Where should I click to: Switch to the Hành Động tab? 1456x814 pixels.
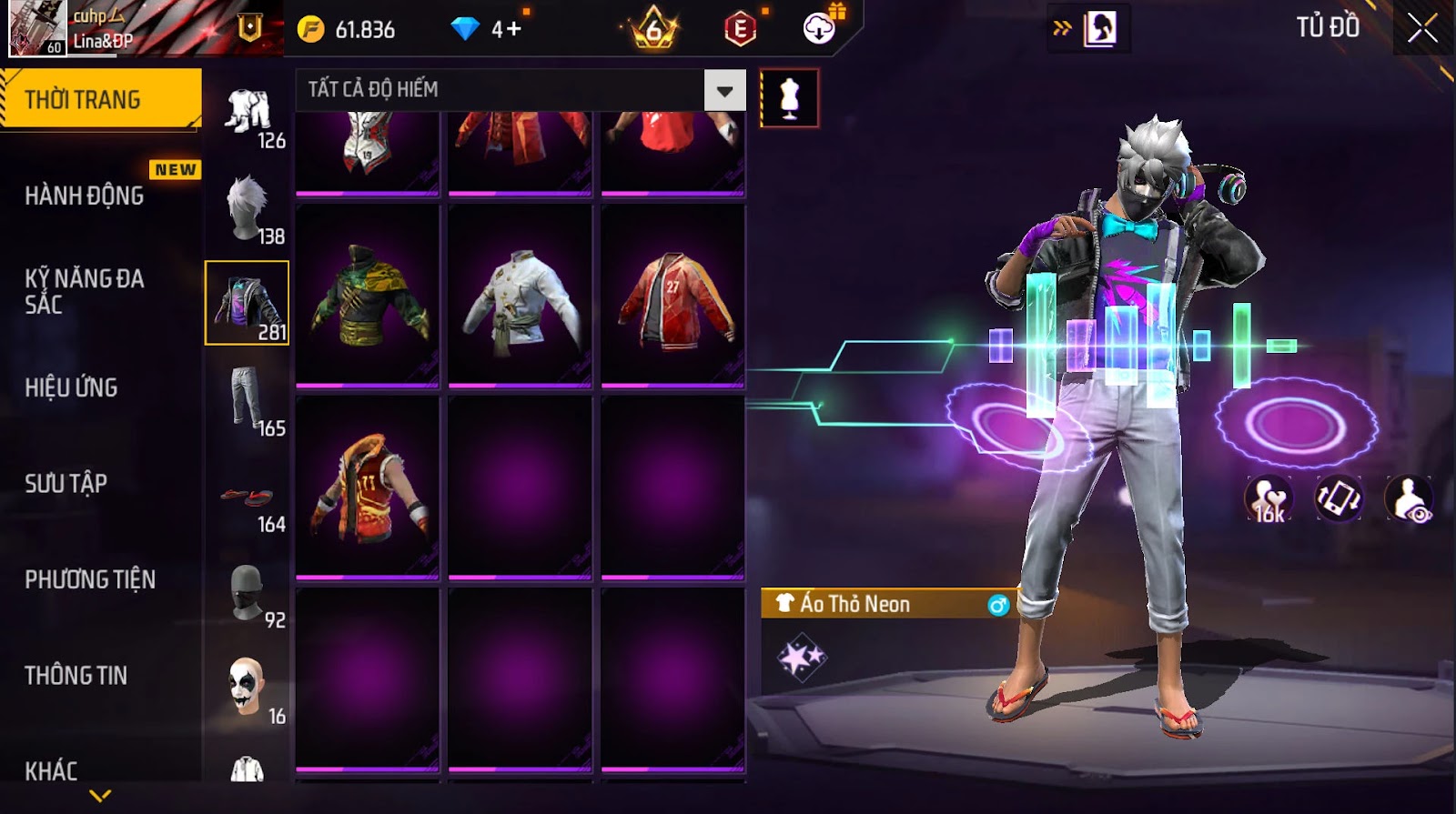[x=85, y=196]
